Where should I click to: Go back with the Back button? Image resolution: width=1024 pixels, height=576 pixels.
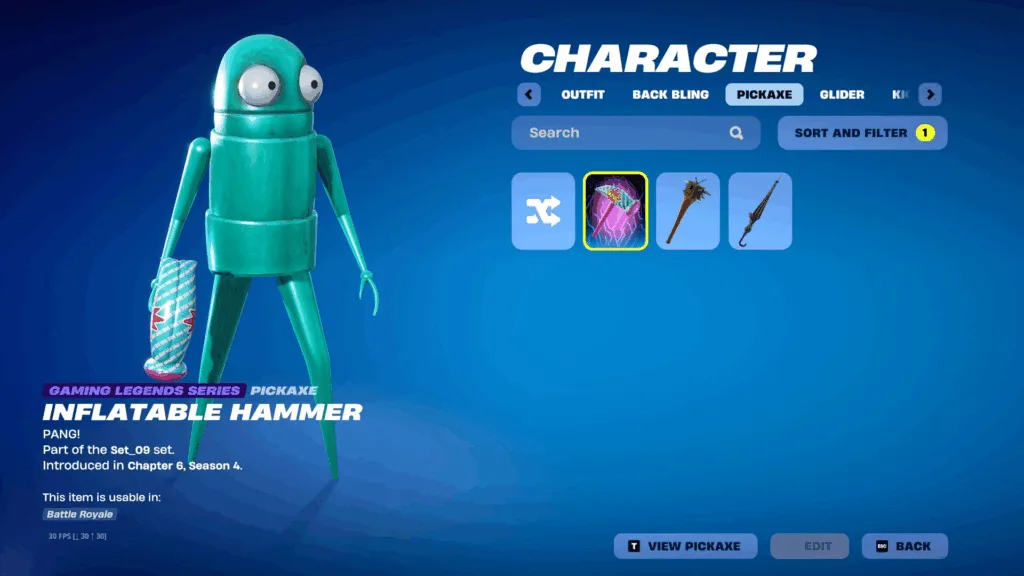tap(904, 546)
